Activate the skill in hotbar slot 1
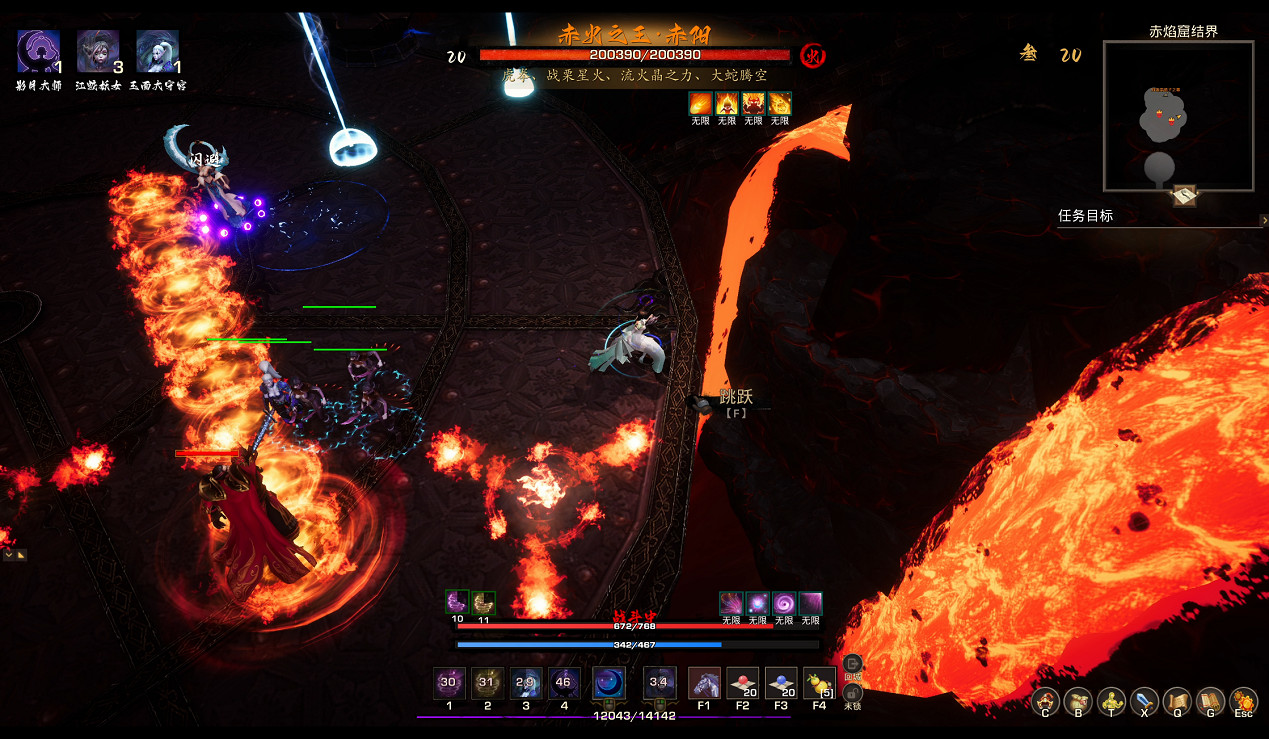 (449, 683)
